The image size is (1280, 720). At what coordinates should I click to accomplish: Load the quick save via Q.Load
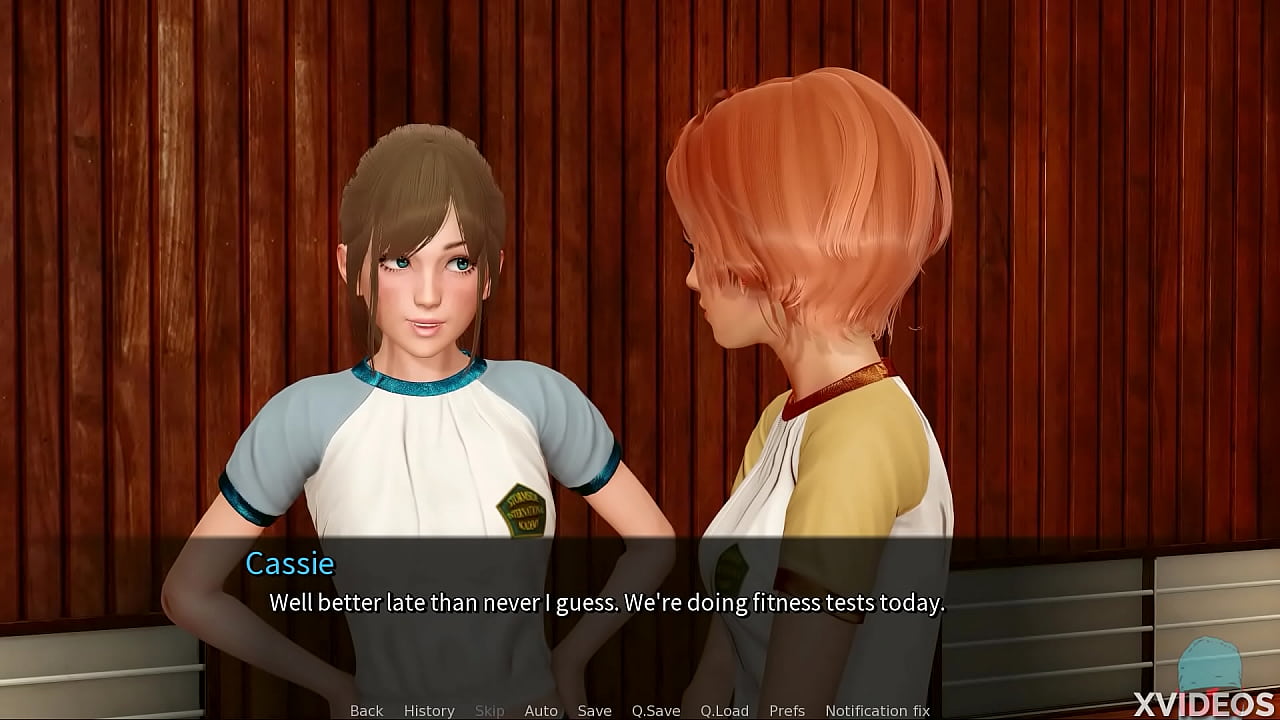(x=723, y=710)
